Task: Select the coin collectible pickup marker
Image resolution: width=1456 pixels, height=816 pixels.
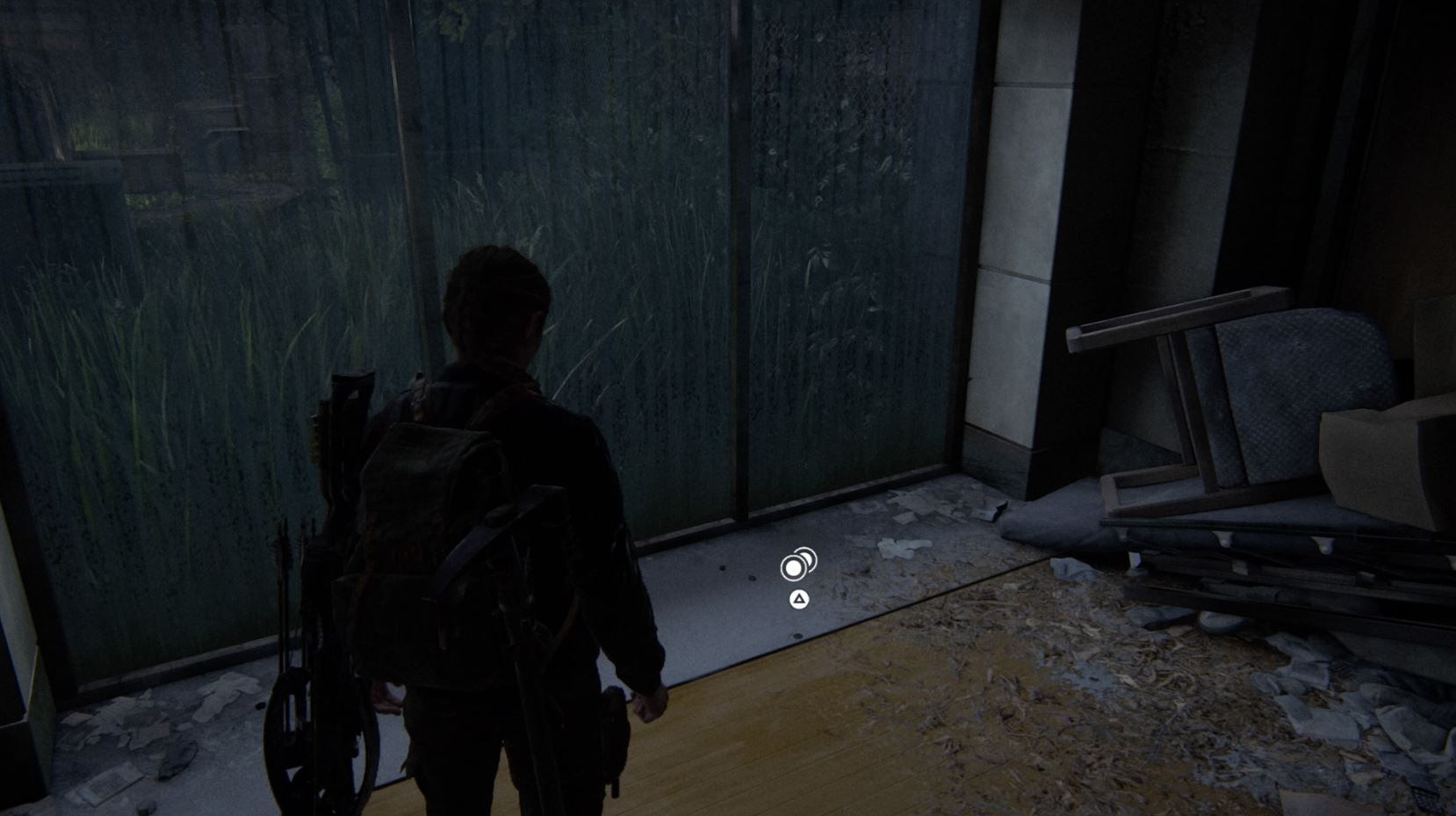Action: [796, 566]
